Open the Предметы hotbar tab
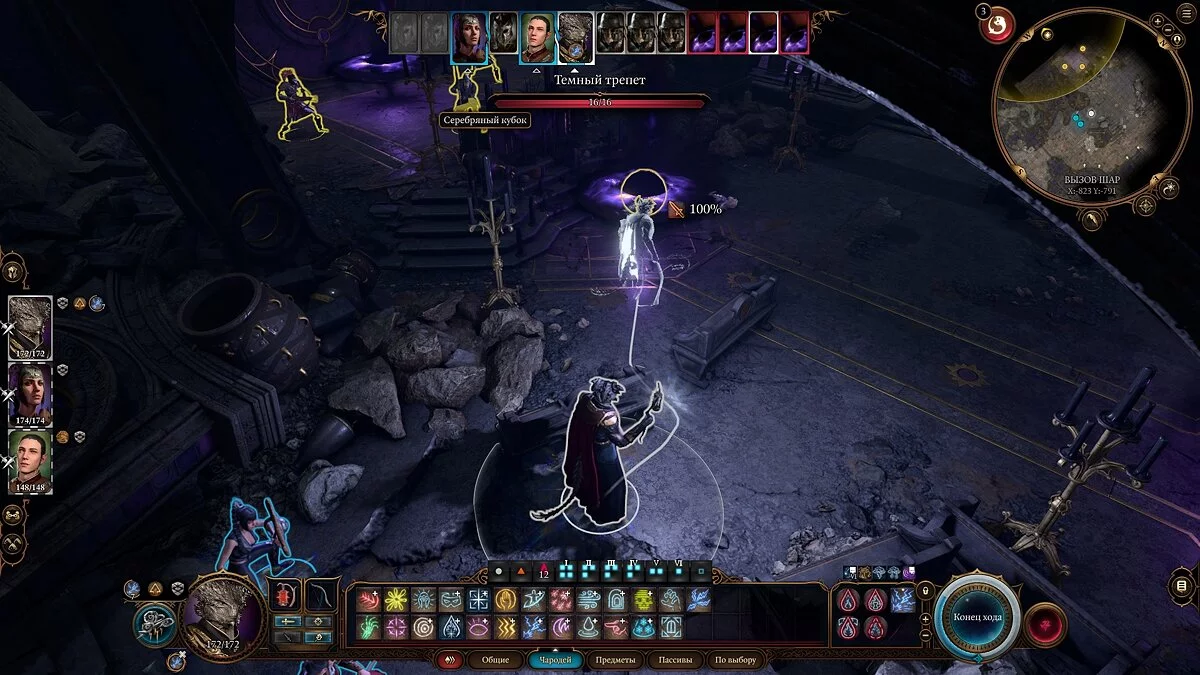Viewport: 1200px width, 675px height. [614, 660]
